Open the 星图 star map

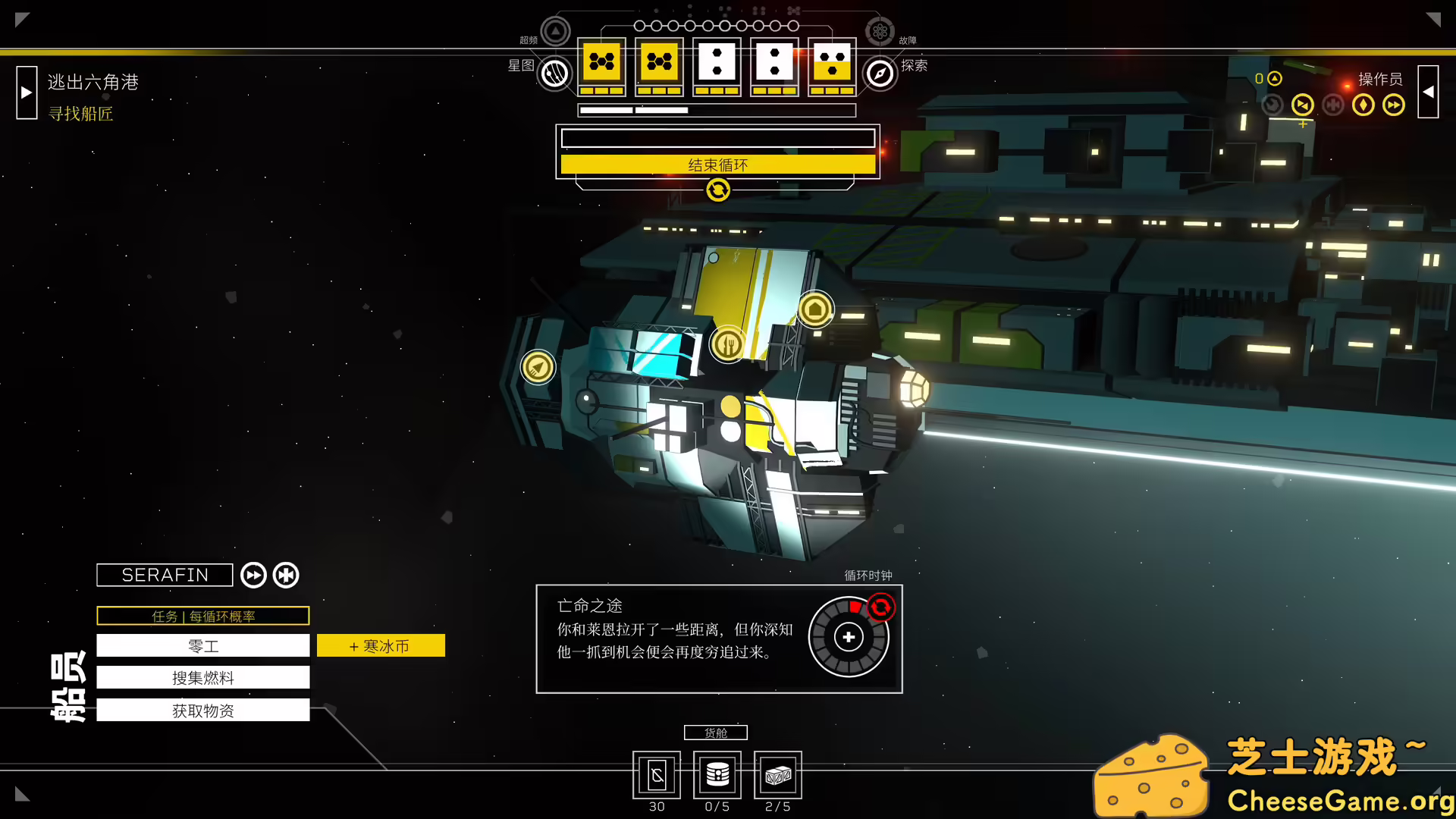click(x=554, y=74)
